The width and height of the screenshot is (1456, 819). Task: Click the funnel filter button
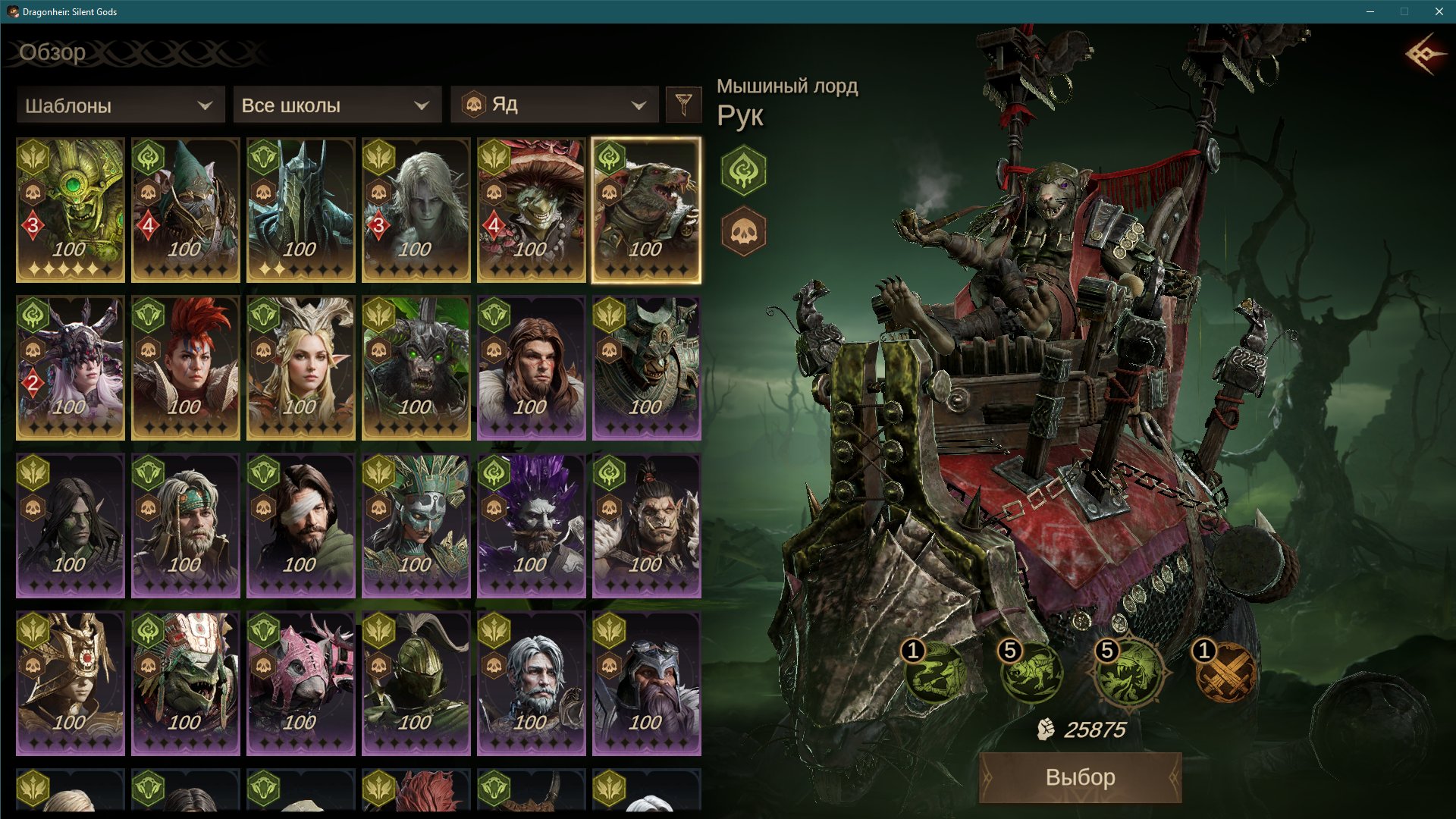pyautogui.click(x=683, y=105)
